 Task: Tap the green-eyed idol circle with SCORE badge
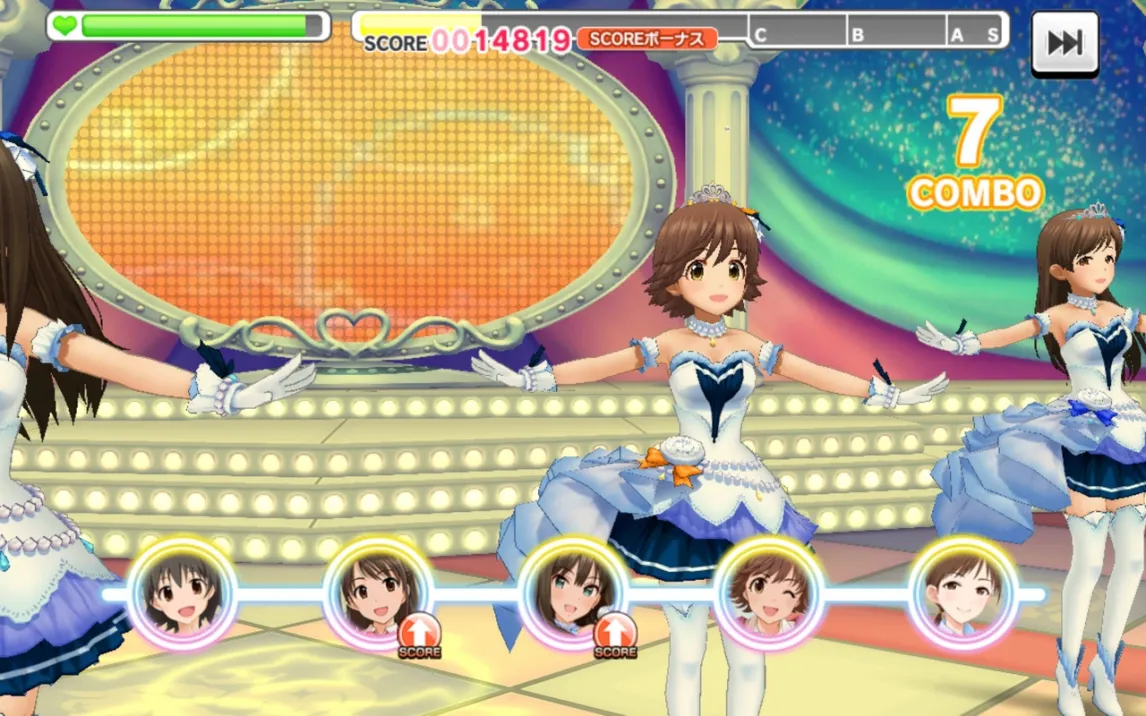573,594
